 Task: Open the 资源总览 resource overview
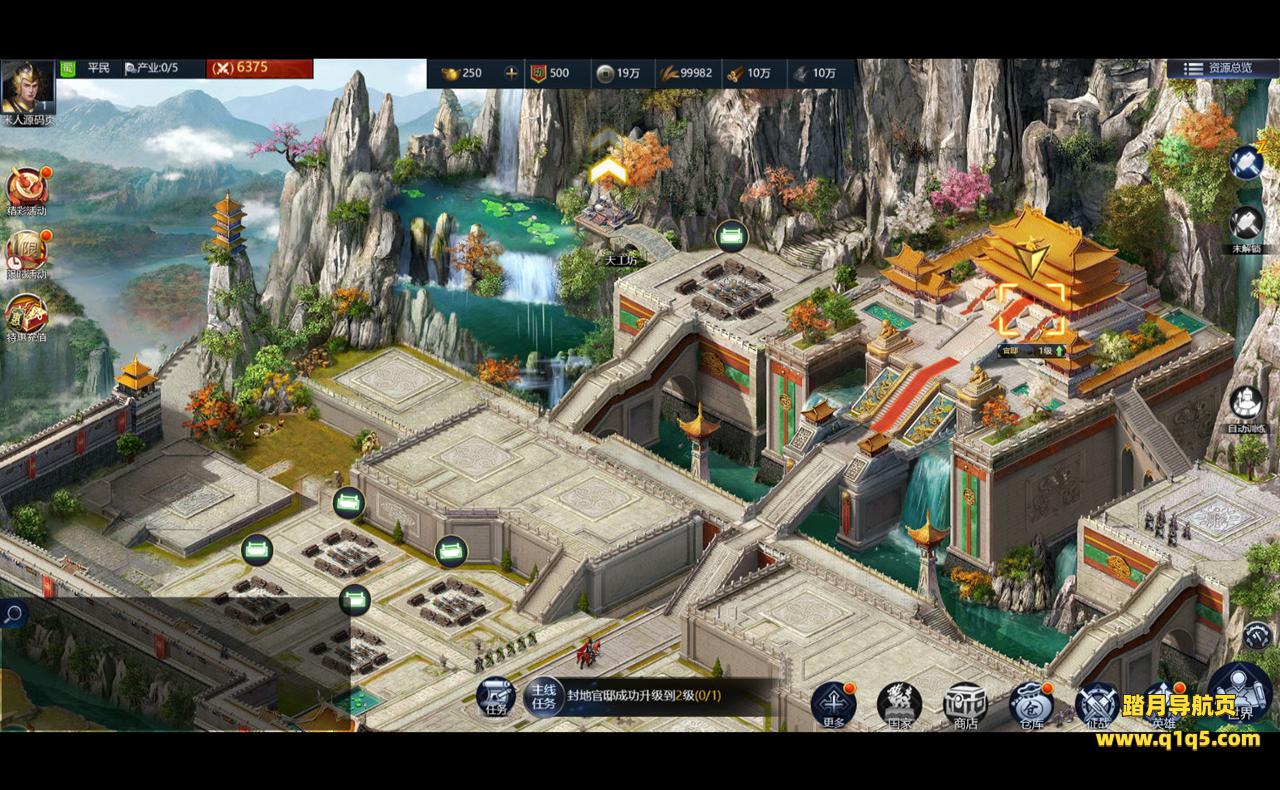coord(1217,68)
